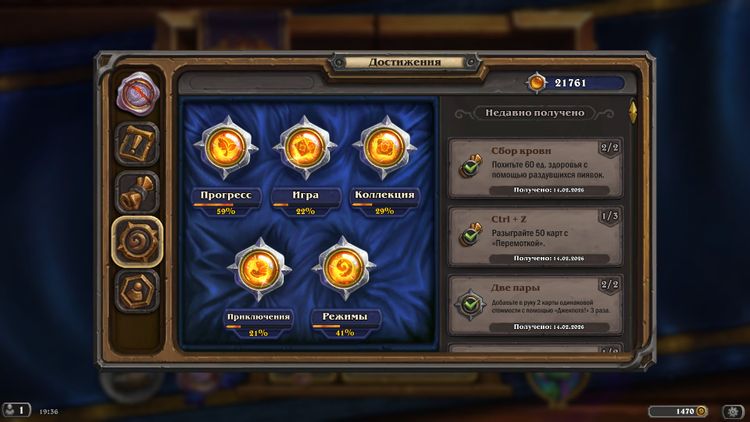Select the Ctrl + Z achievement entry
The height and width of the screenshot is (422, 750).
[x=535, y=236]
